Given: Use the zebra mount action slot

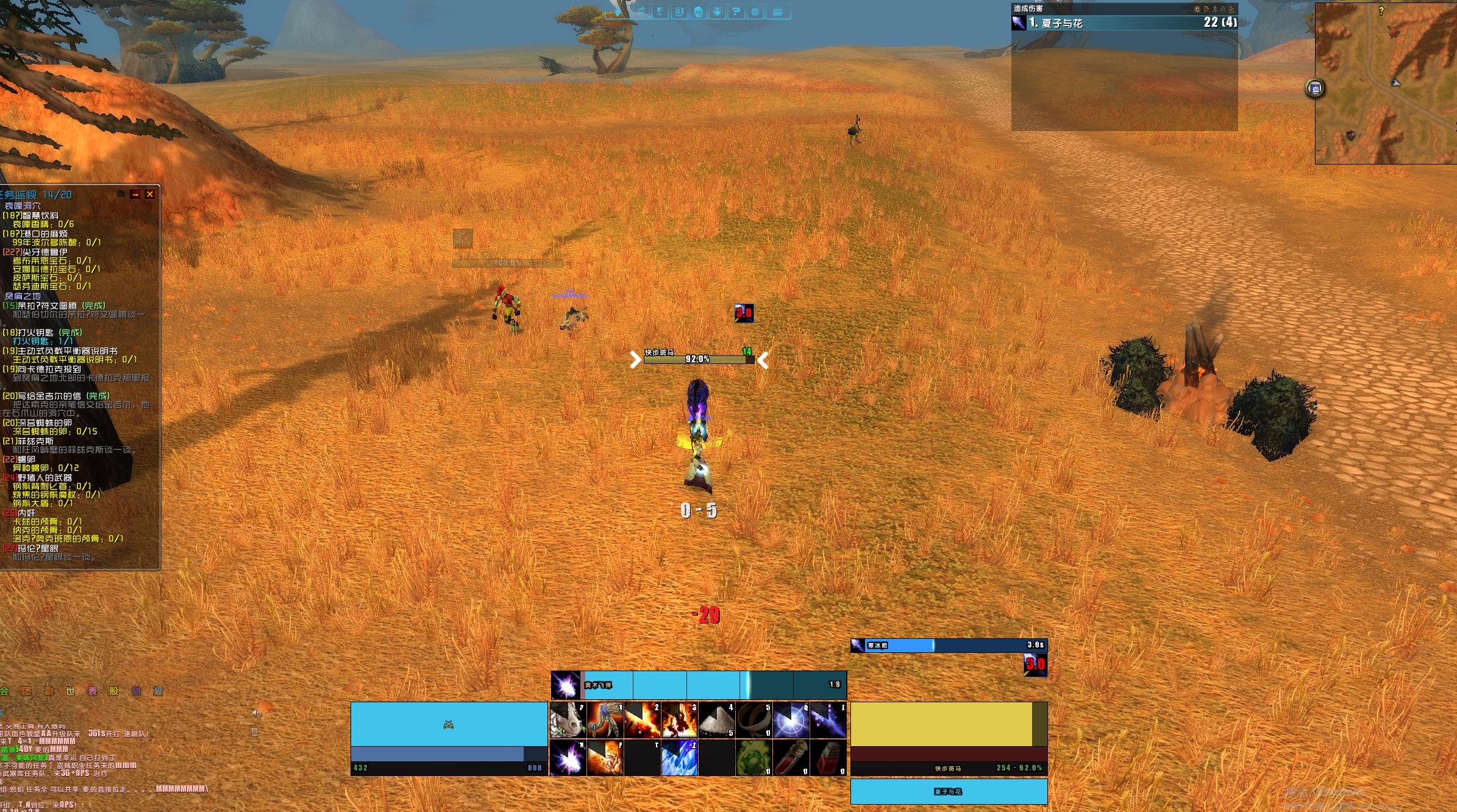Looking at the screenshot, I should [568, 719].
